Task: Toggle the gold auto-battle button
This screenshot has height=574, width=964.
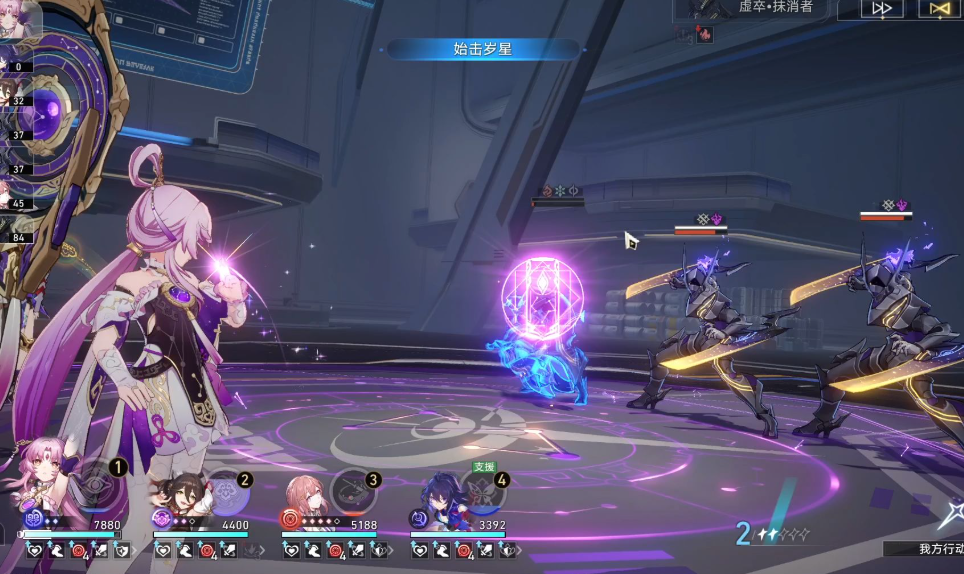Action: [938, 9]
